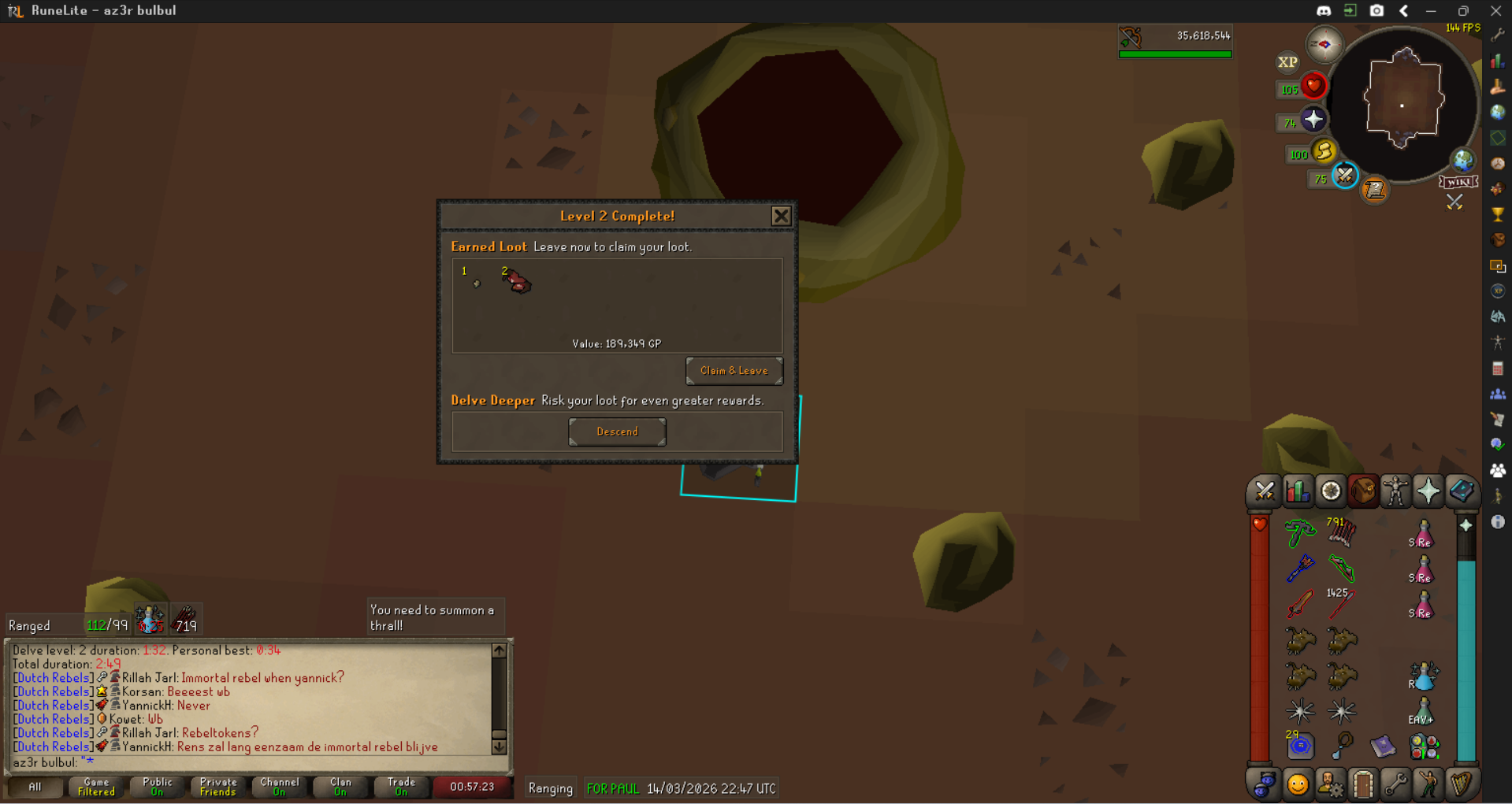Close the Level 2 Complete window
This screenshot has height=804, width=1512.
point(780,216)
